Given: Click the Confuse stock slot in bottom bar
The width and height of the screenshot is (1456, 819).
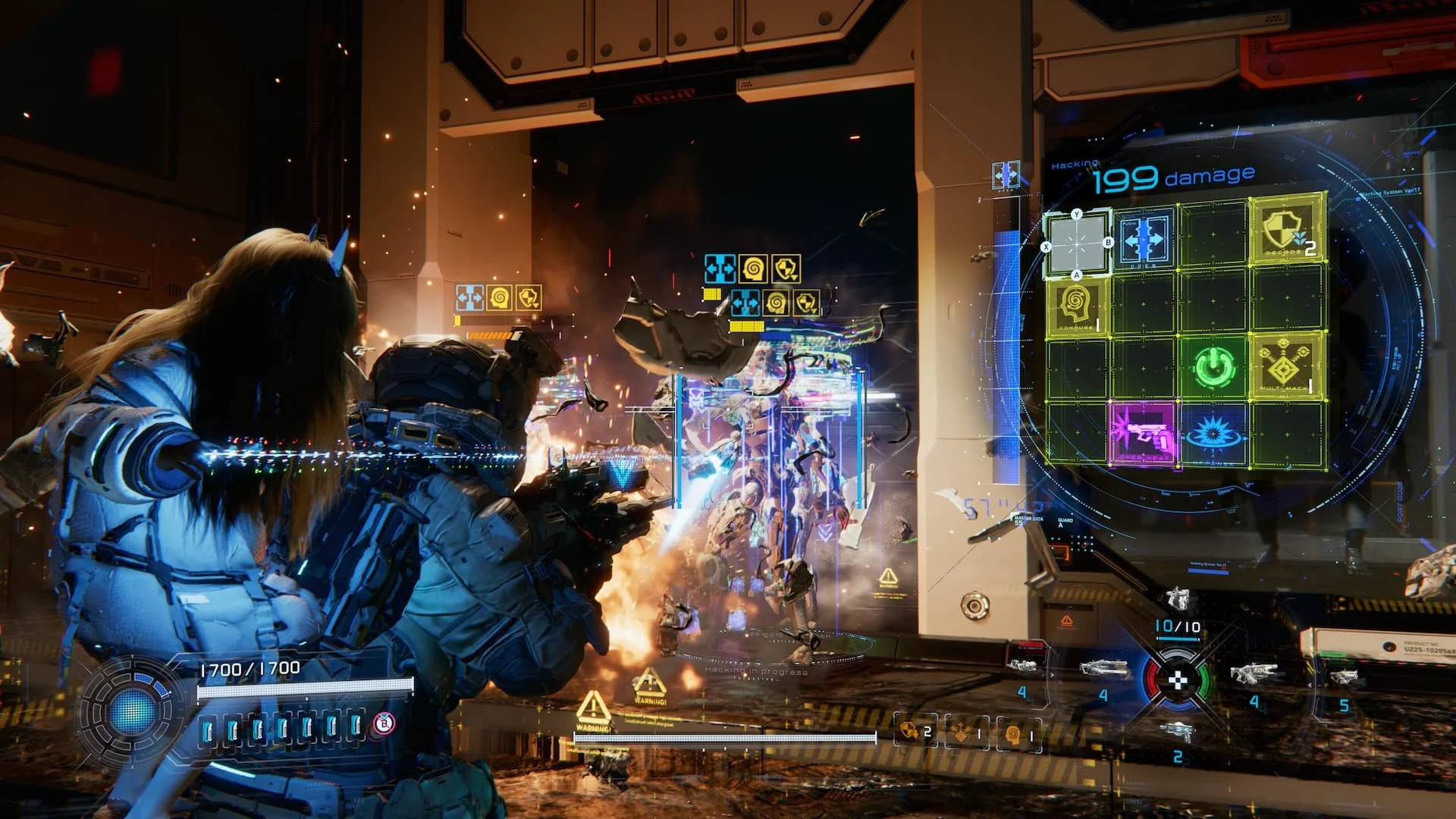Looking at the screenshot, I should pos(1018,733).
